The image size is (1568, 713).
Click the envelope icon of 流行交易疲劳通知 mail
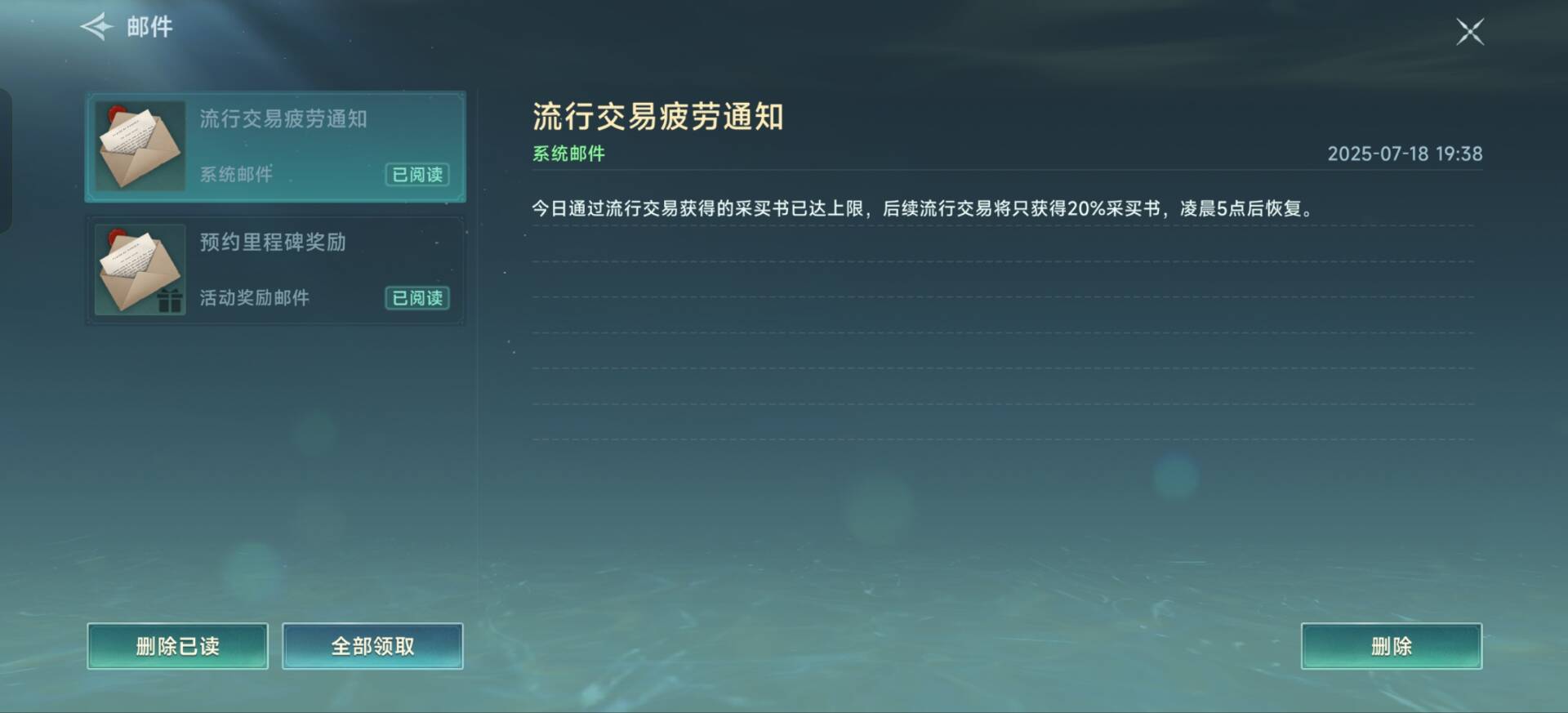click(140, 145)
